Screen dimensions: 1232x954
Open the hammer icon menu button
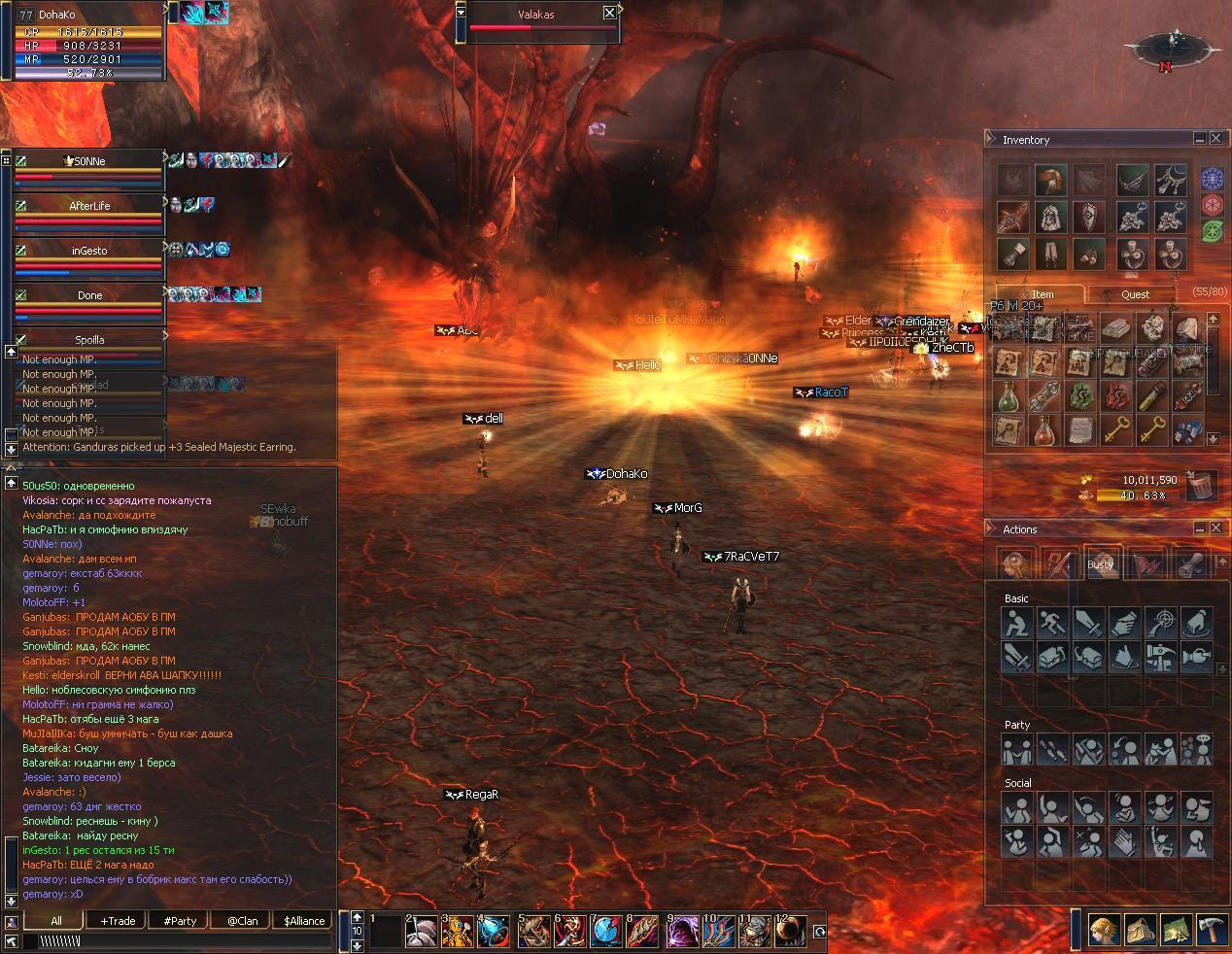pyautogui.click(x=1211, y=931)
